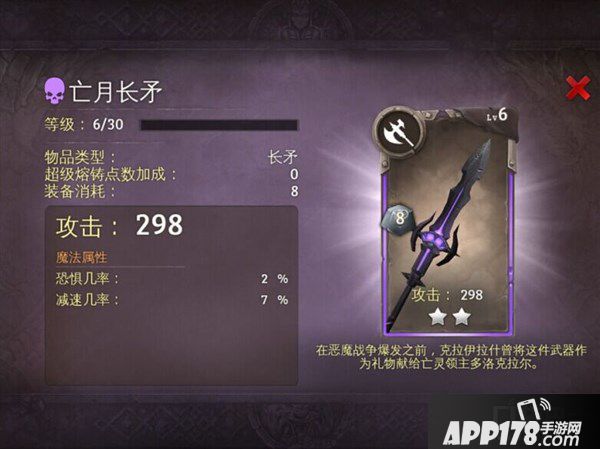600x449 pixels.
Task: Select the 亡月长矛 weapon card
Action: [447, 220]
